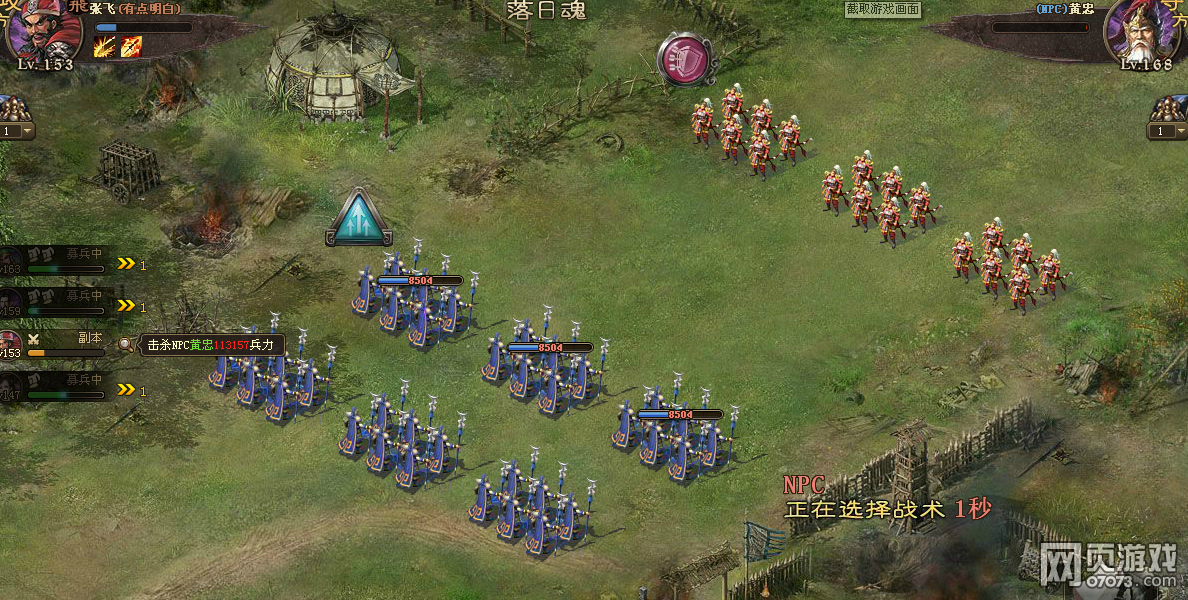Click Zhang Fei's general portrait
This screenshot has width=1188, height=600.
(x=42, y=30)
